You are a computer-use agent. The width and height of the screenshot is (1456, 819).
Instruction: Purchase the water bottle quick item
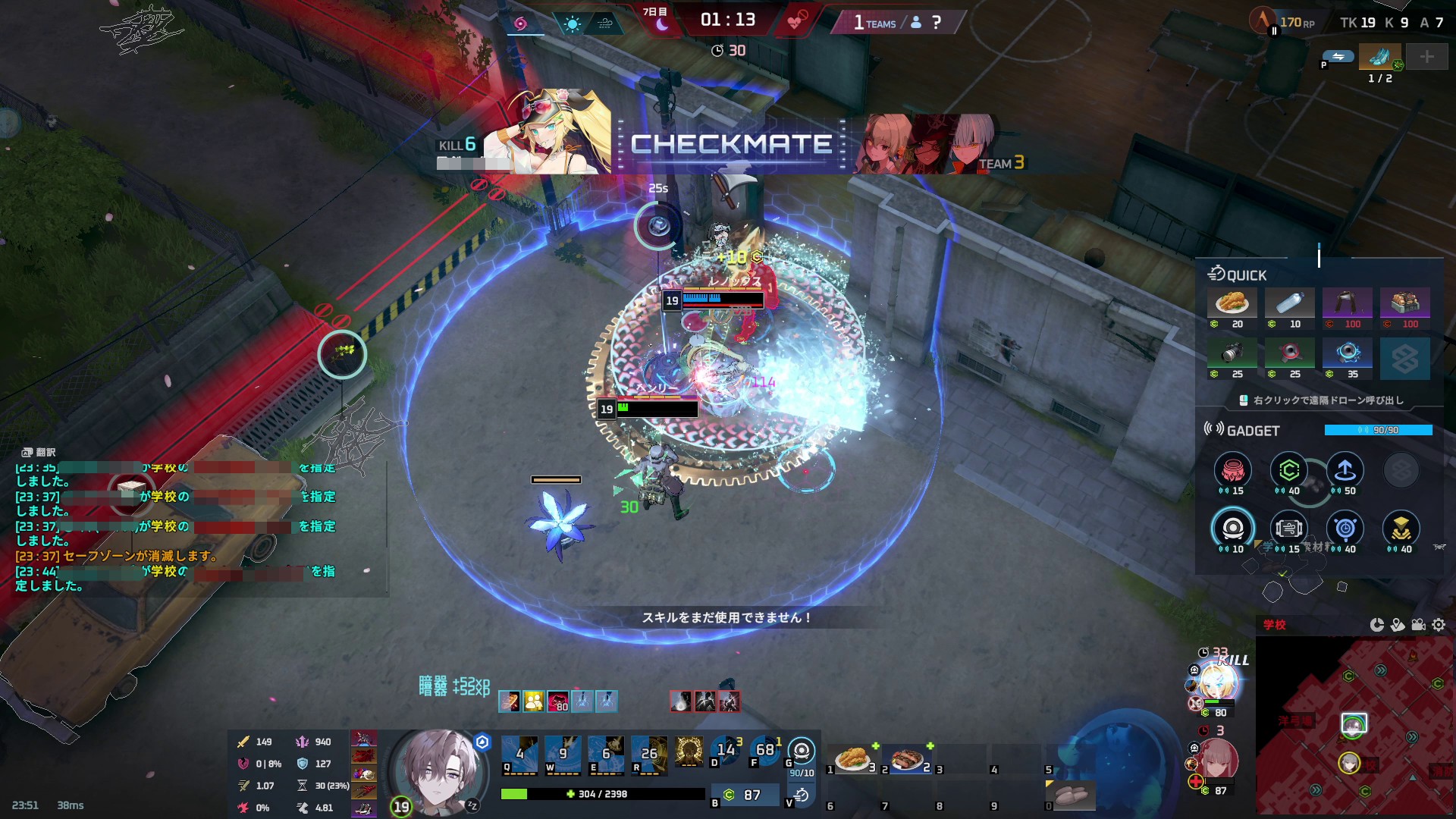tap(1289, 303)
